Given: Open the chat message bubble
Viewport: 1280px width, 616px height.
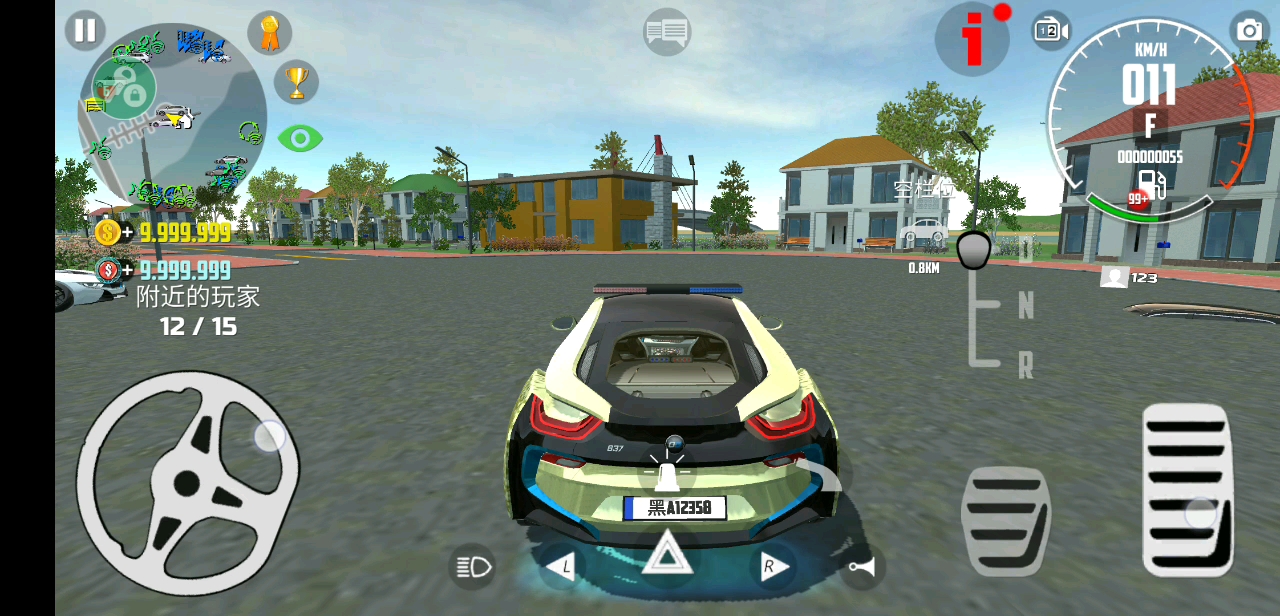Looking at the screenshot, I should pyautogui.click(x=666, y=32).
